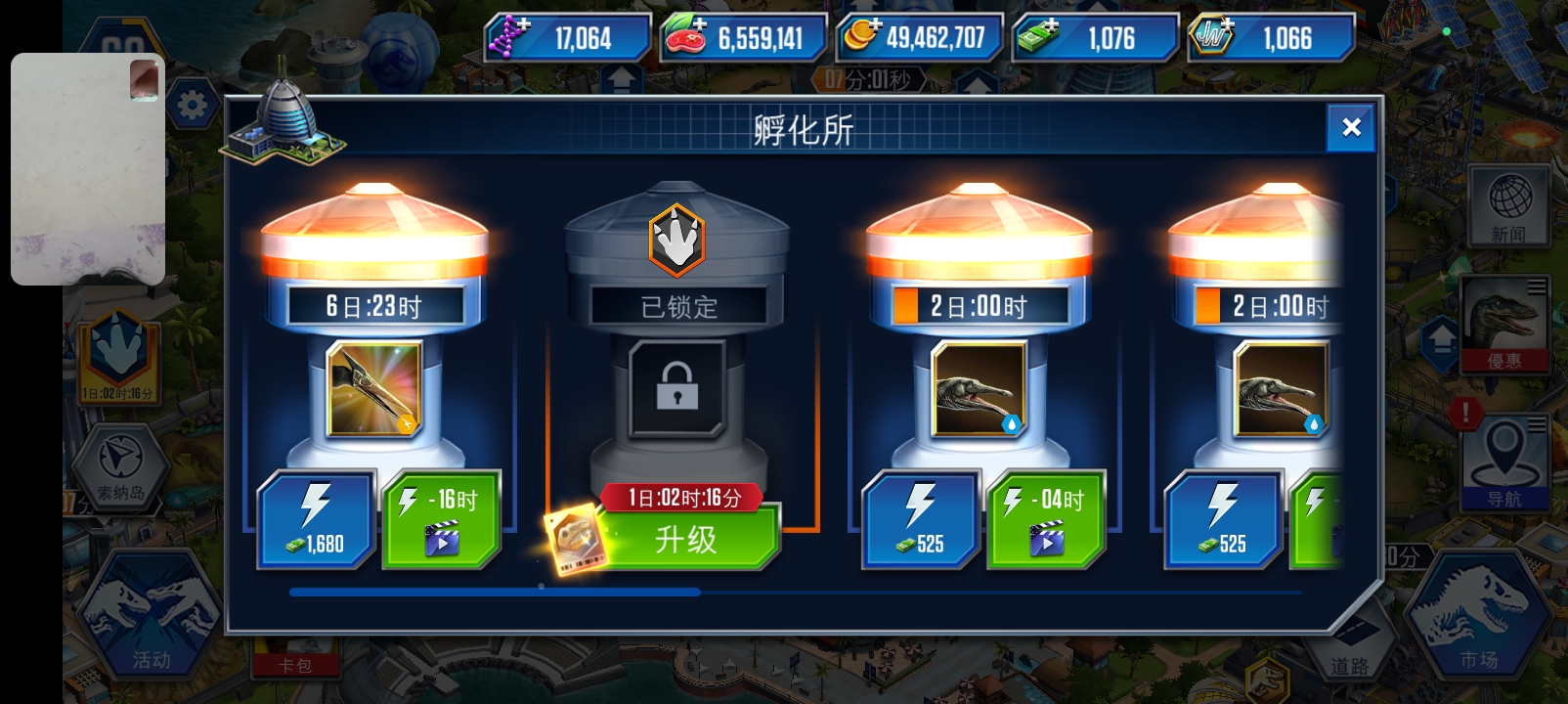Screen dimensions: 1568x704
Task: Open the 市场 market icon
Action: pos(1486,611)
